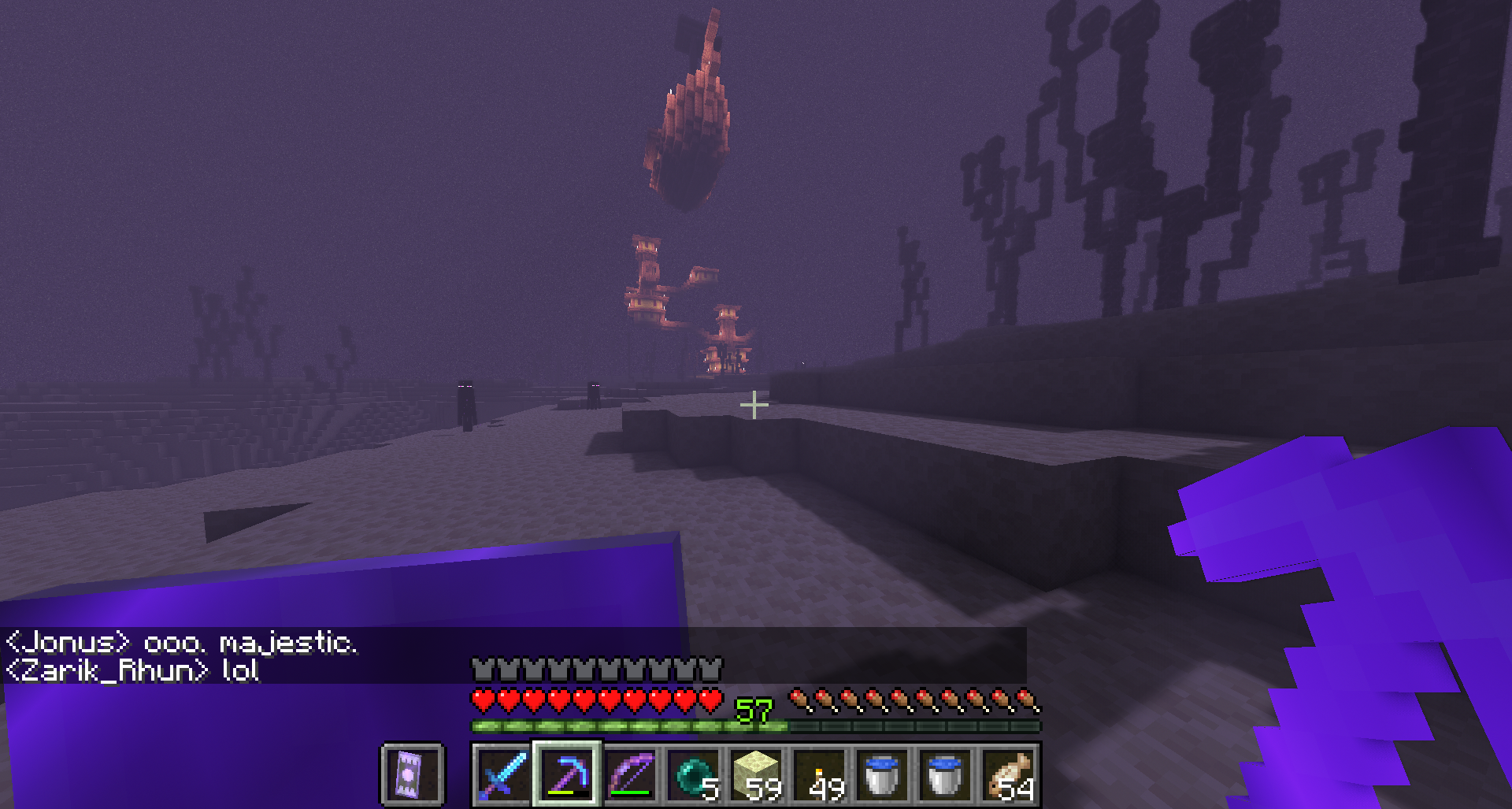This screenshot has width=1512, height=809.
Task: Click the chat message from Zarik_Rhun
Action: click(x=132, y=670)
